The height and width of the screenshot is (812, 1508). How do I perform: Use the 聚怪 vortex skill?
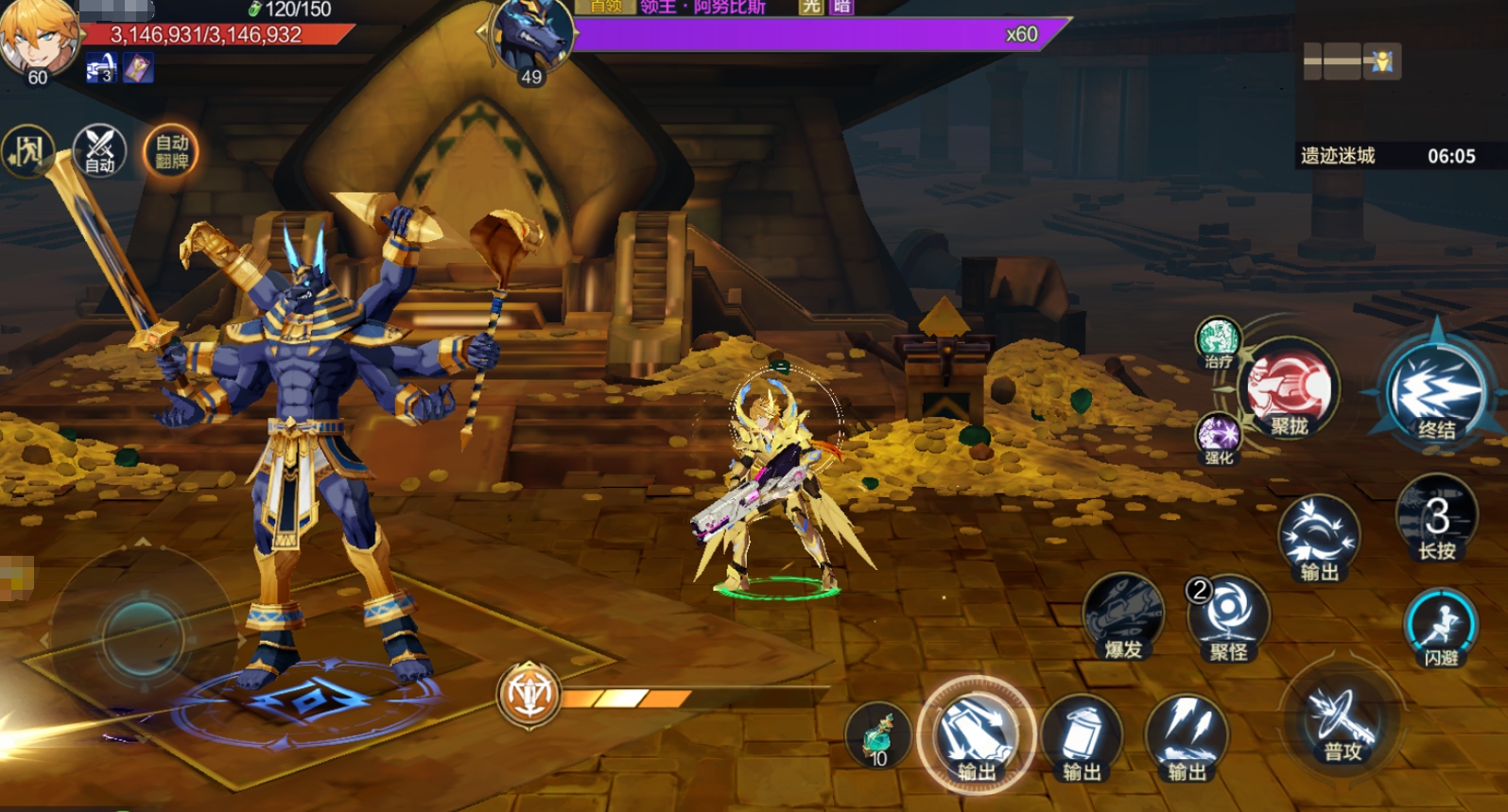click(1228, 618)
